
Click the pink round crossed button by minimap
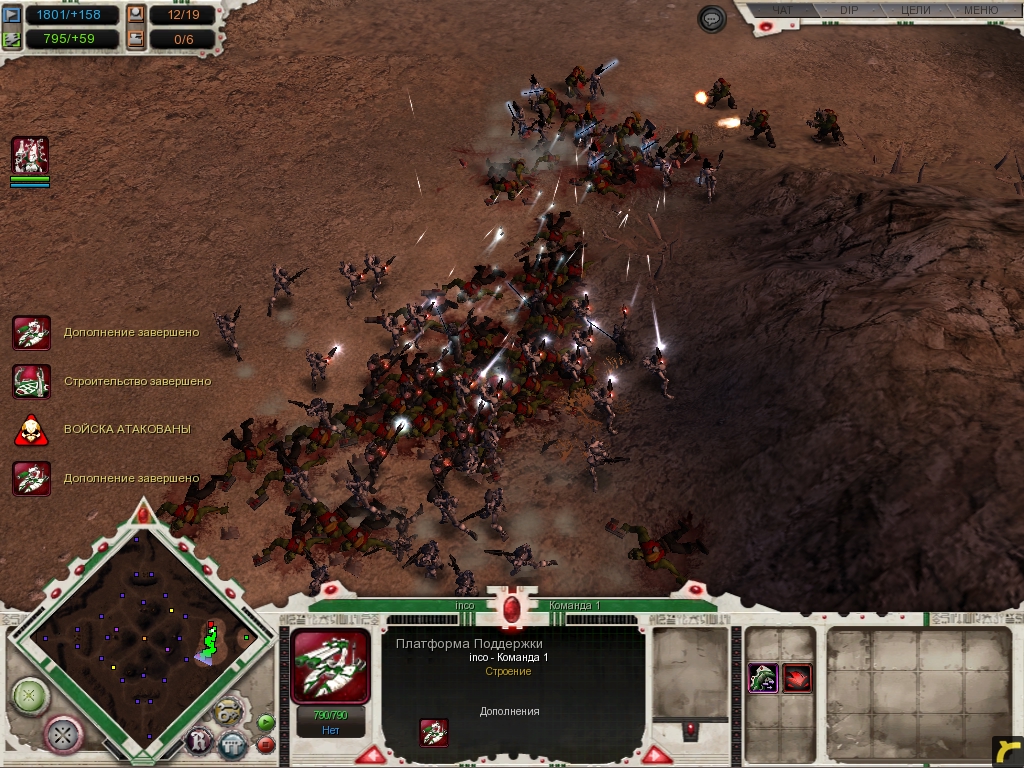[64, 734]
